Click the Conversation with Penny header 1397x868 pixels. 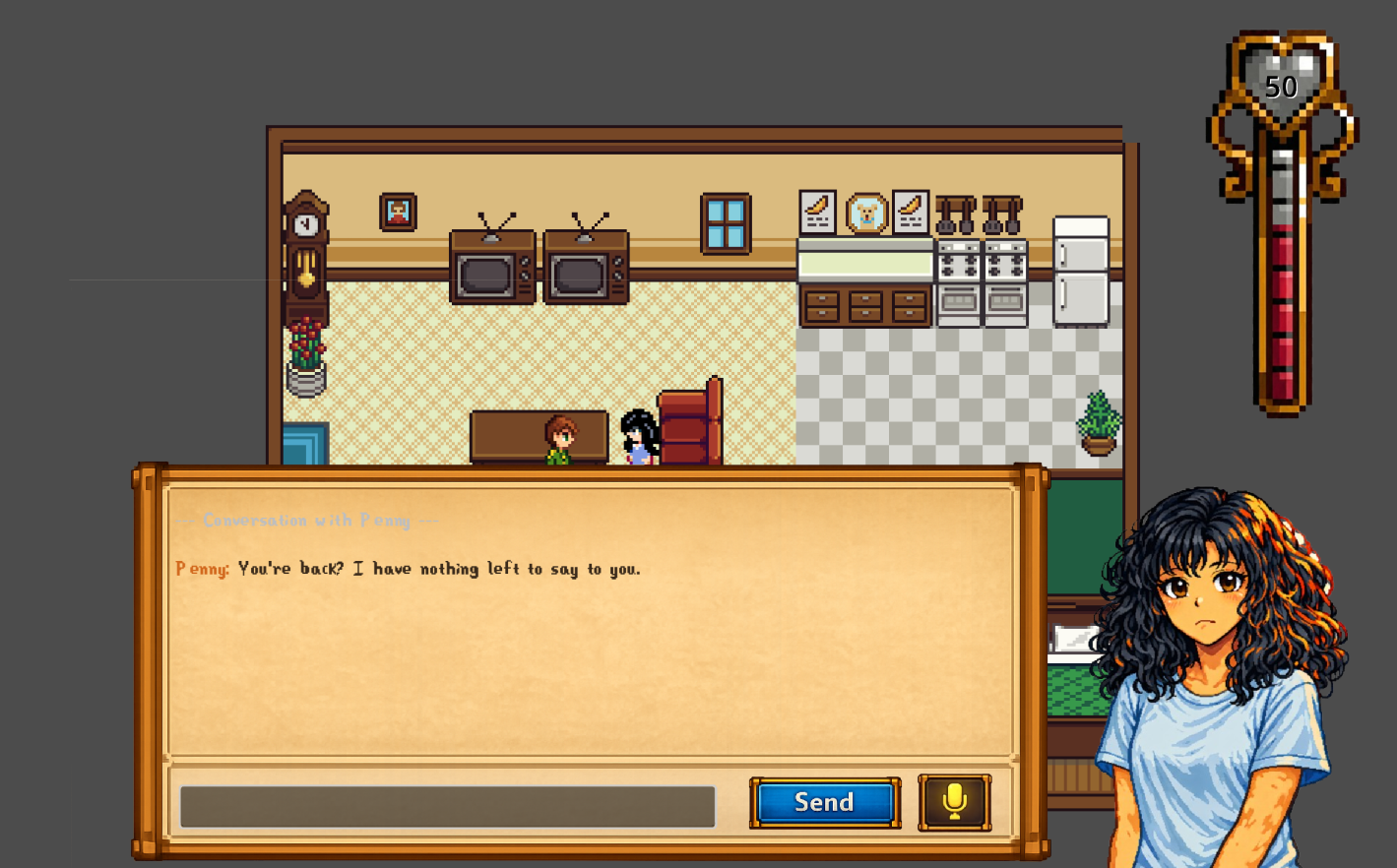[x=307, y=521]
